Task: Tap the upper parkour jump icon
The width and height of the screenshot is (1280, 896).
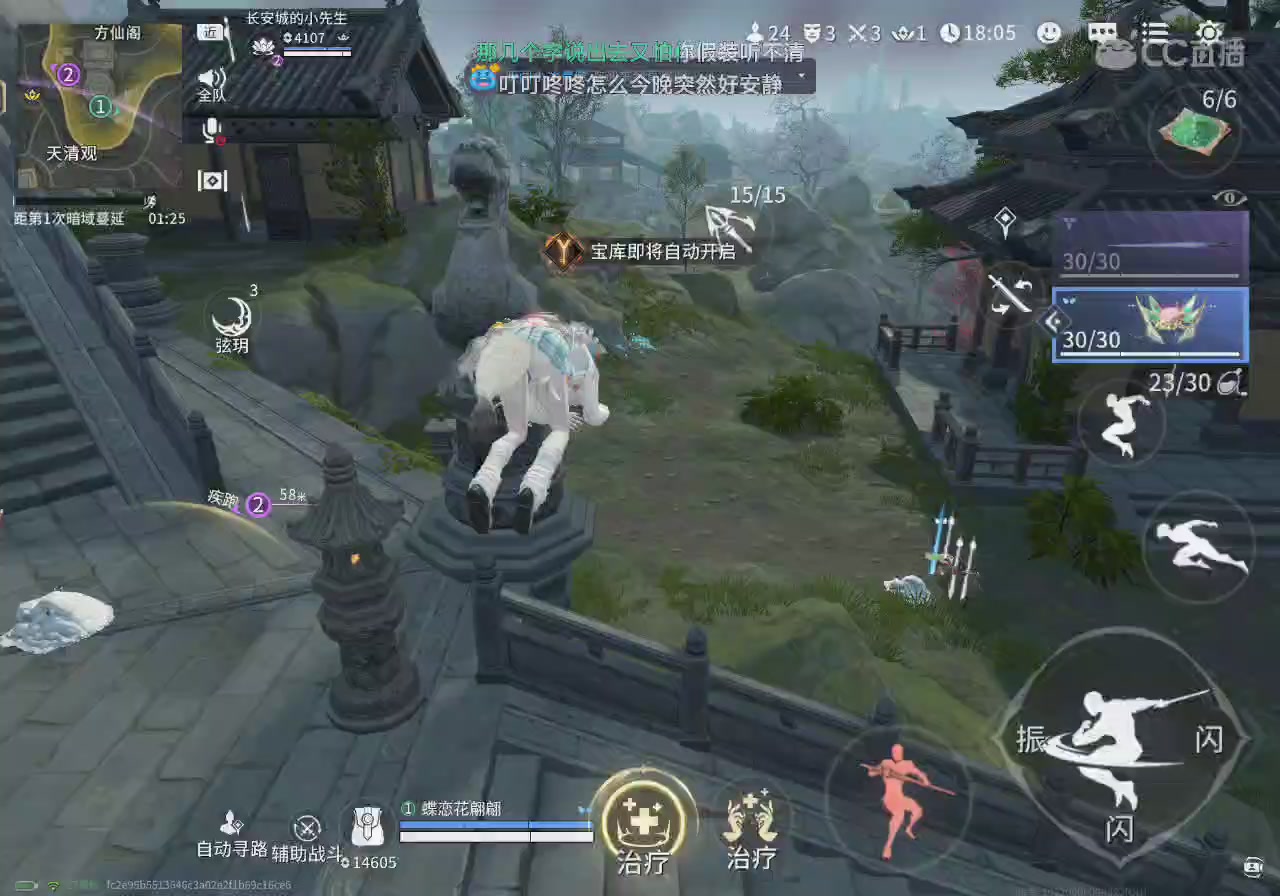Action: coord(1122,424)
